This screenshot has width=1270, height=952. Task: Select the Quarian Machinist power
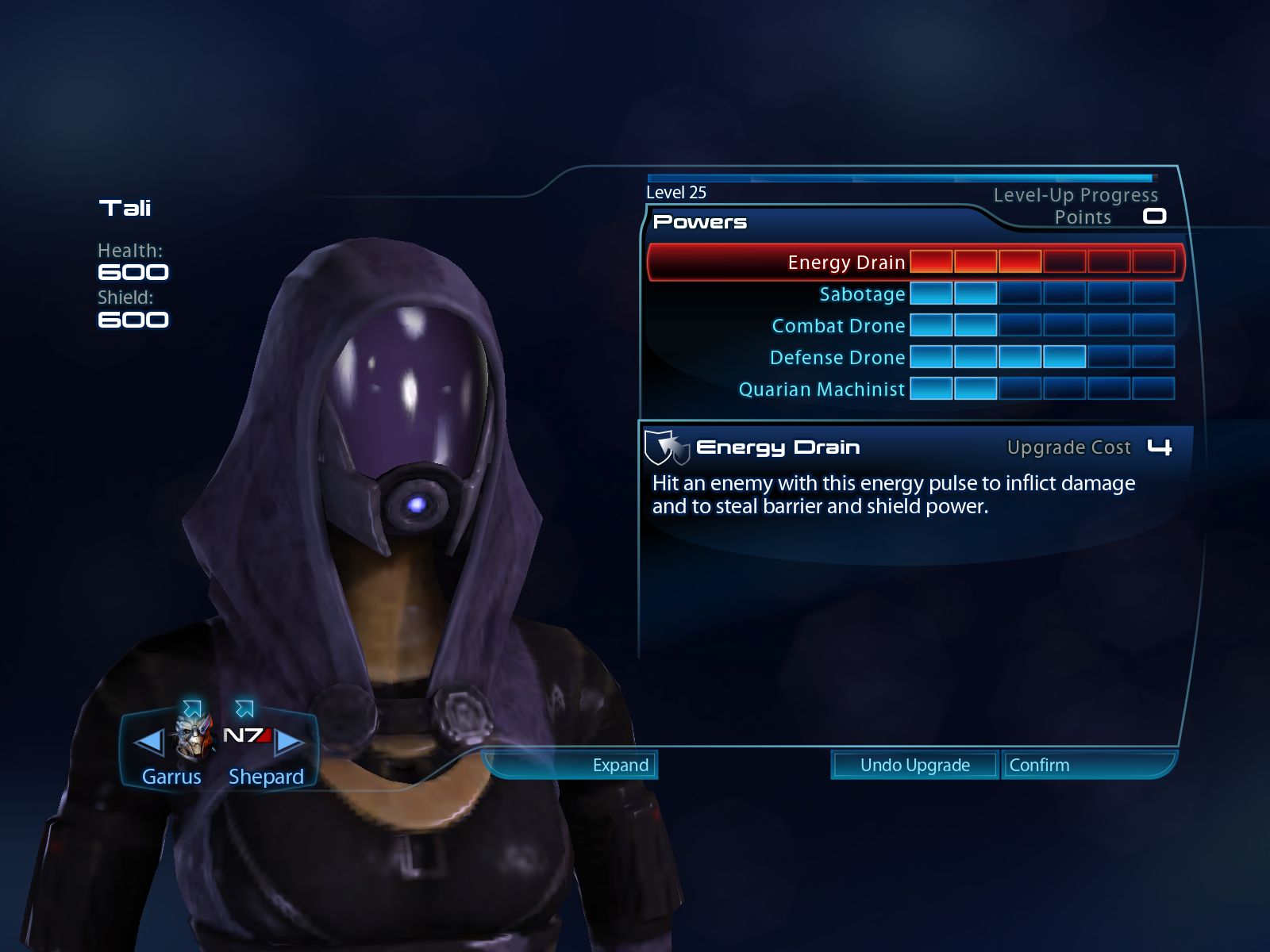click(x=822, y=390)
